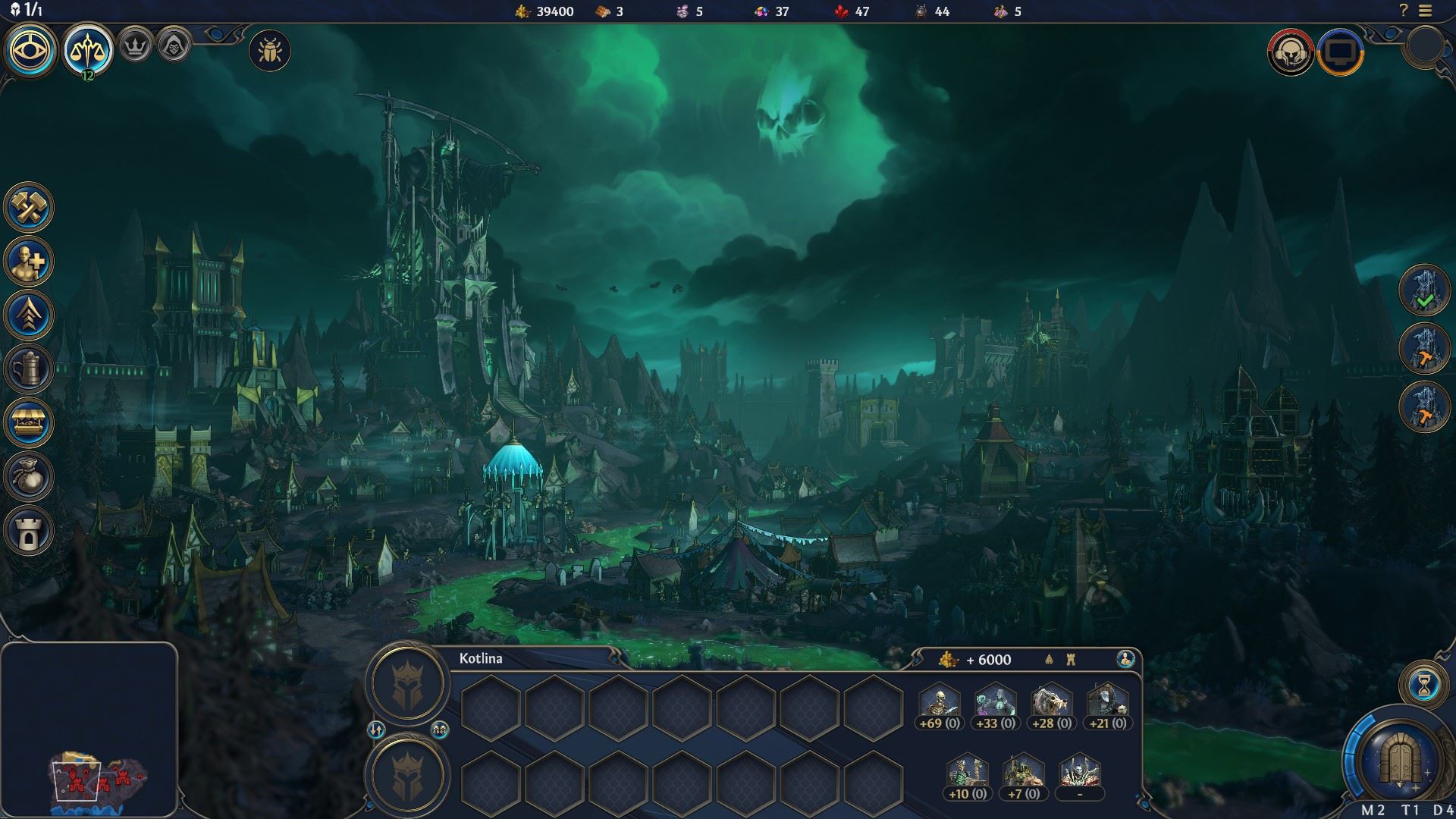Click the minimap
1456x819 pixels.
pos(89,730)
